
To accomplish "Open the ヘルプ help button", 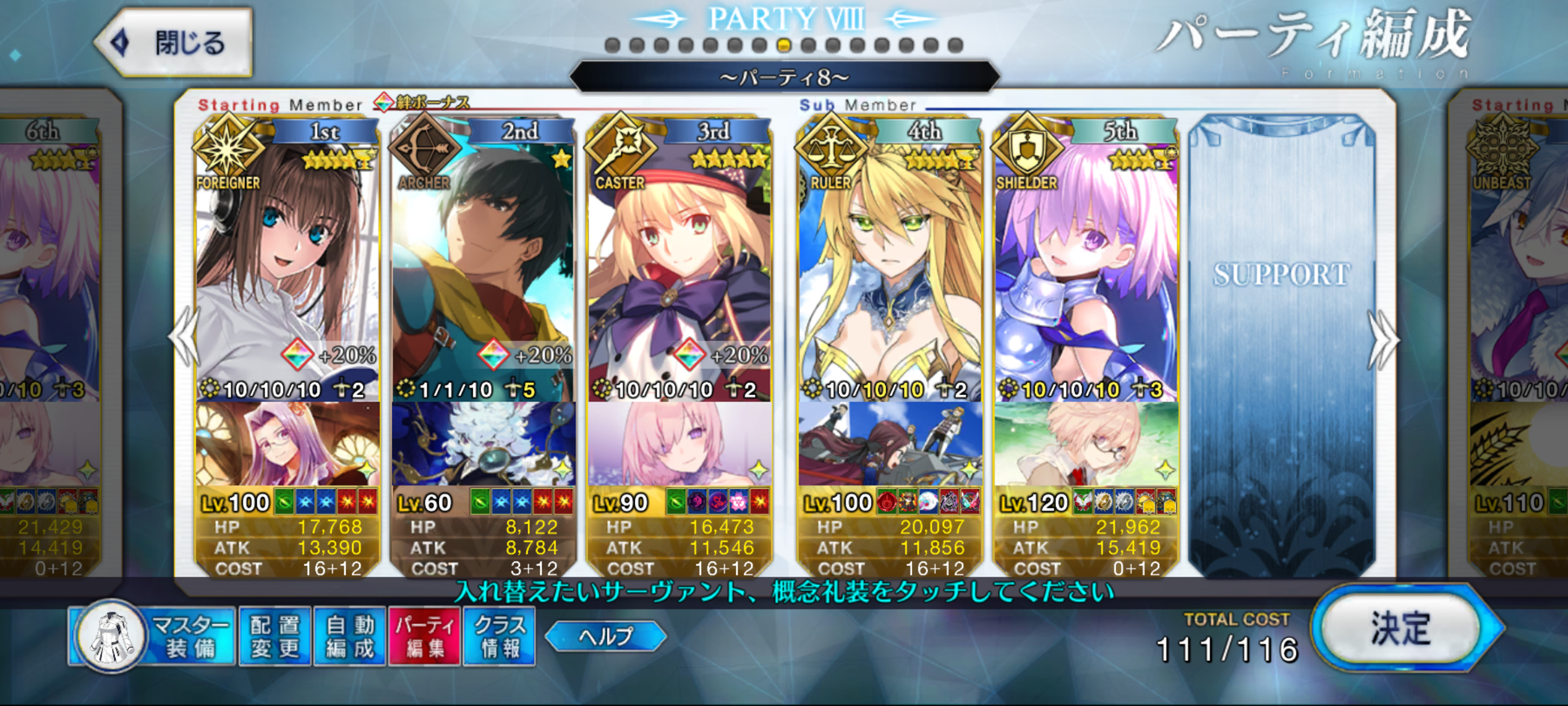I will [605, 636].
